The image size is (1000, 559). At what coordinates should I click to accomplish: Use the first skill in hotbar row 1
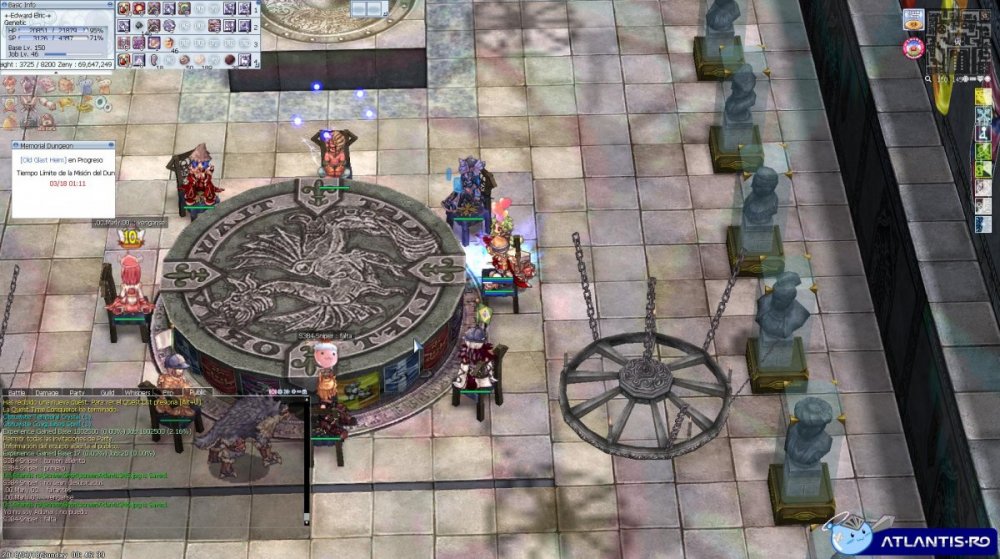[x=124, y=9]
